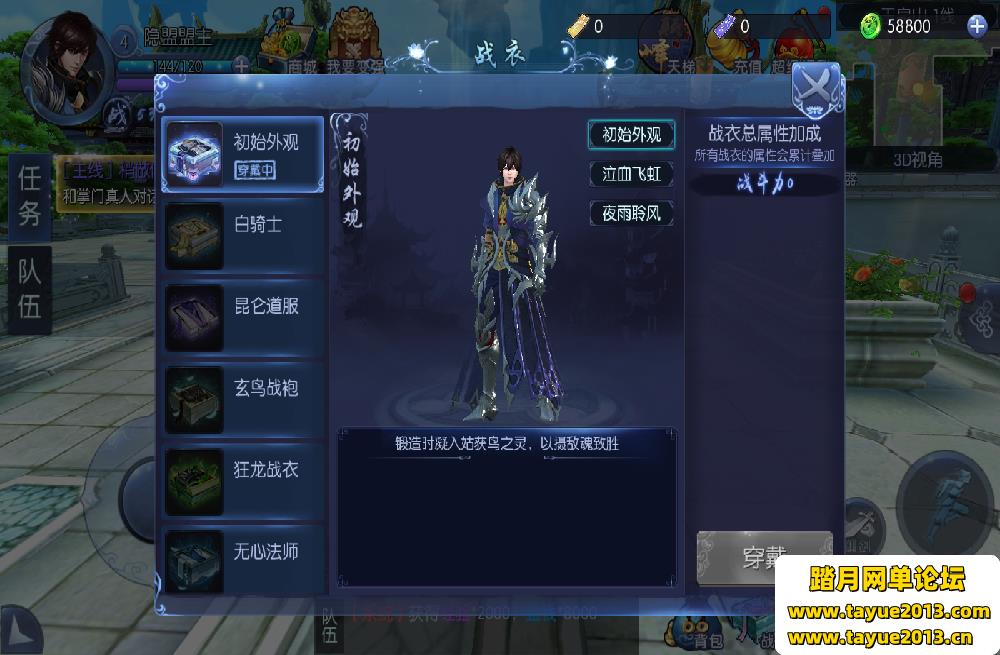Image resolution: width=1000 pixels, height=655 pixels.
Task: Switch to the 初始外观 style button
Action: [x=631, y=135]
